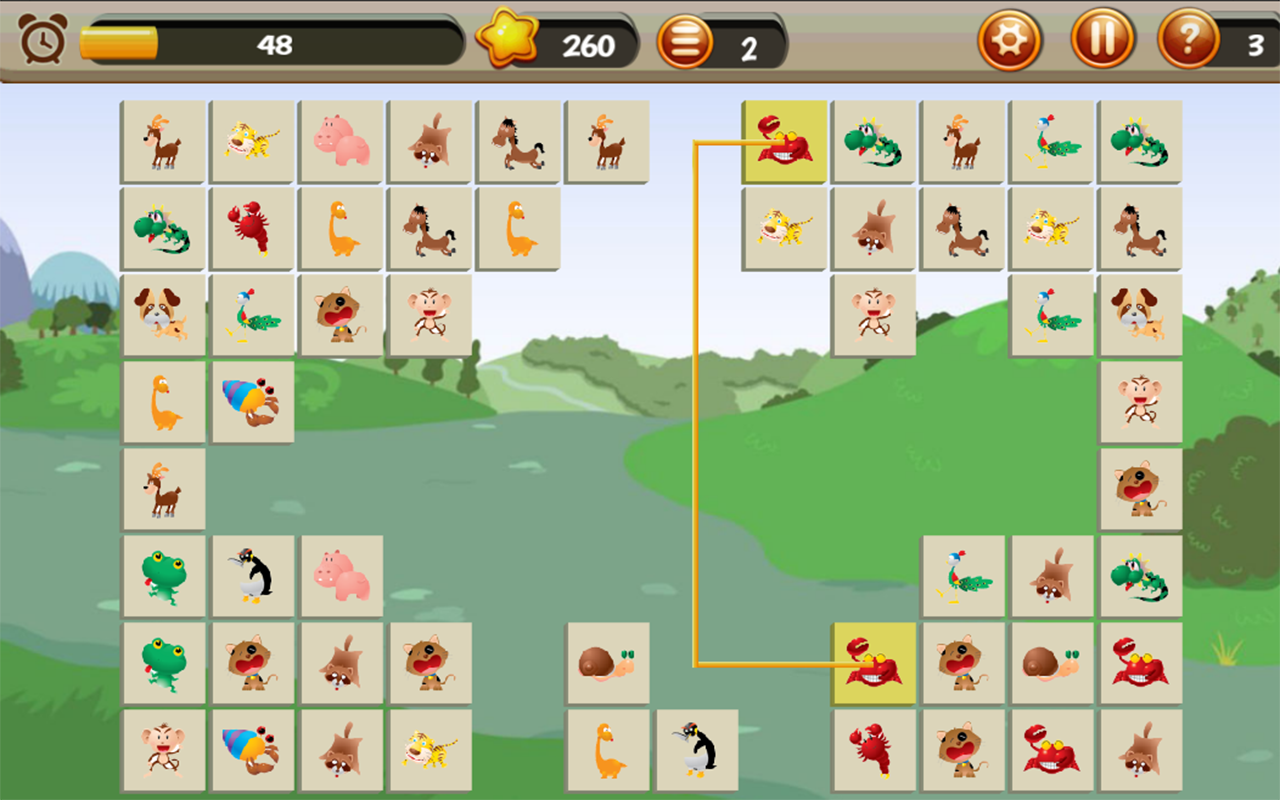Click the pink hippo tile in the top-left row
The width and height of the screenshot is (1280, 800).
[341, 141]
